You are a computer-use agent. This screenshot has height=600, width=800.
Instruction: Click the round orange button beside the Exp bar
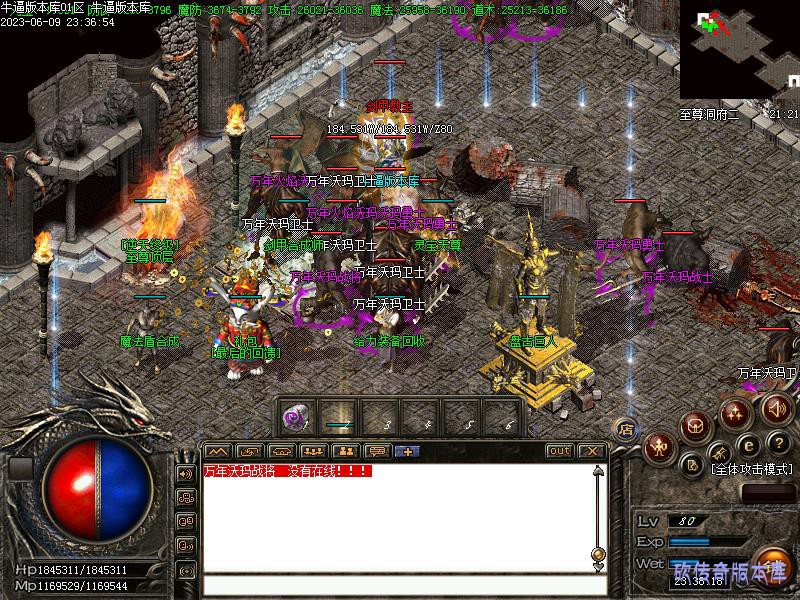pyautogui.click(x=770, y=562)
